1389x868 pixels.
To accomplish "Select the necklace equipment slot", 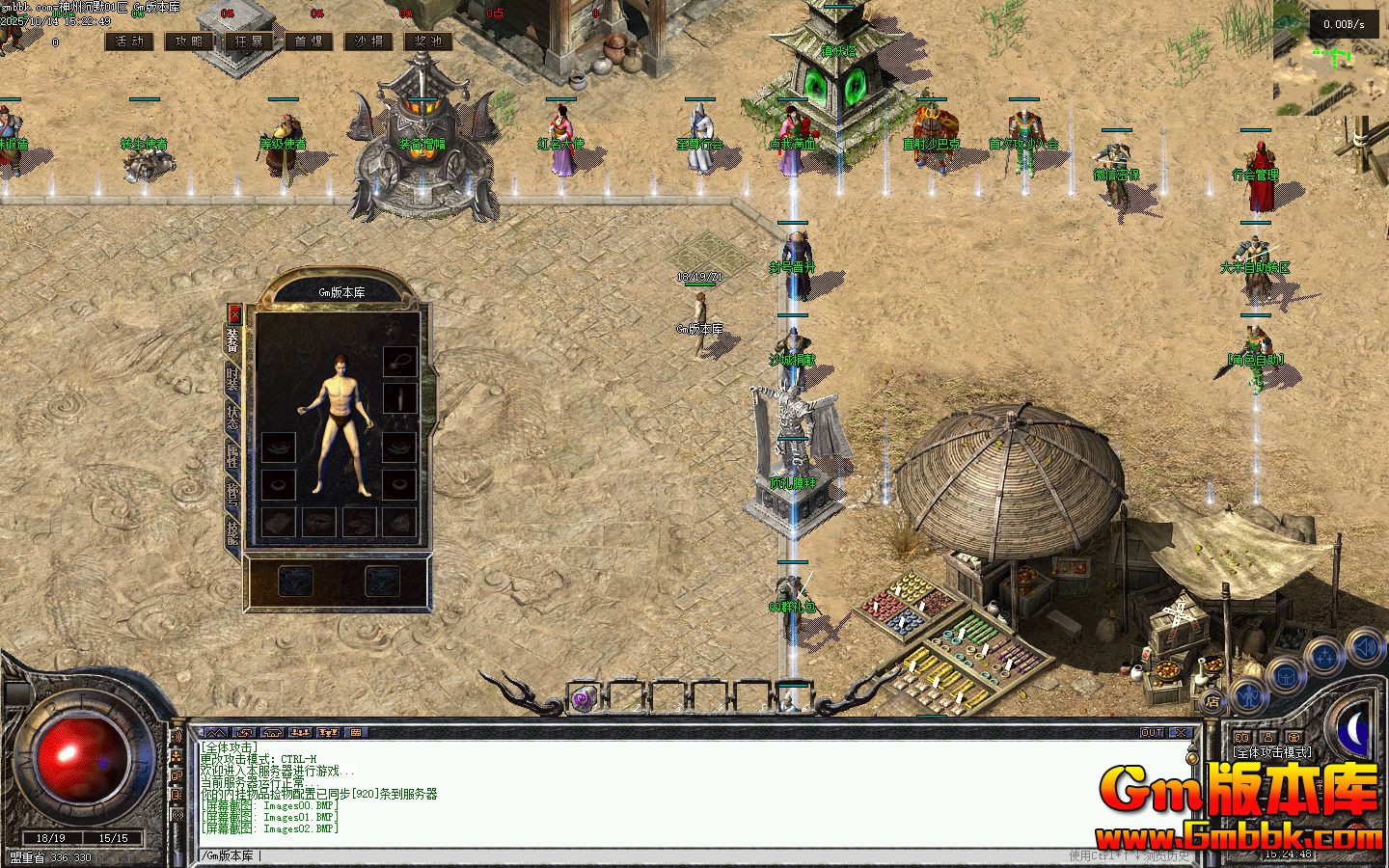I will tap(399, 361).
